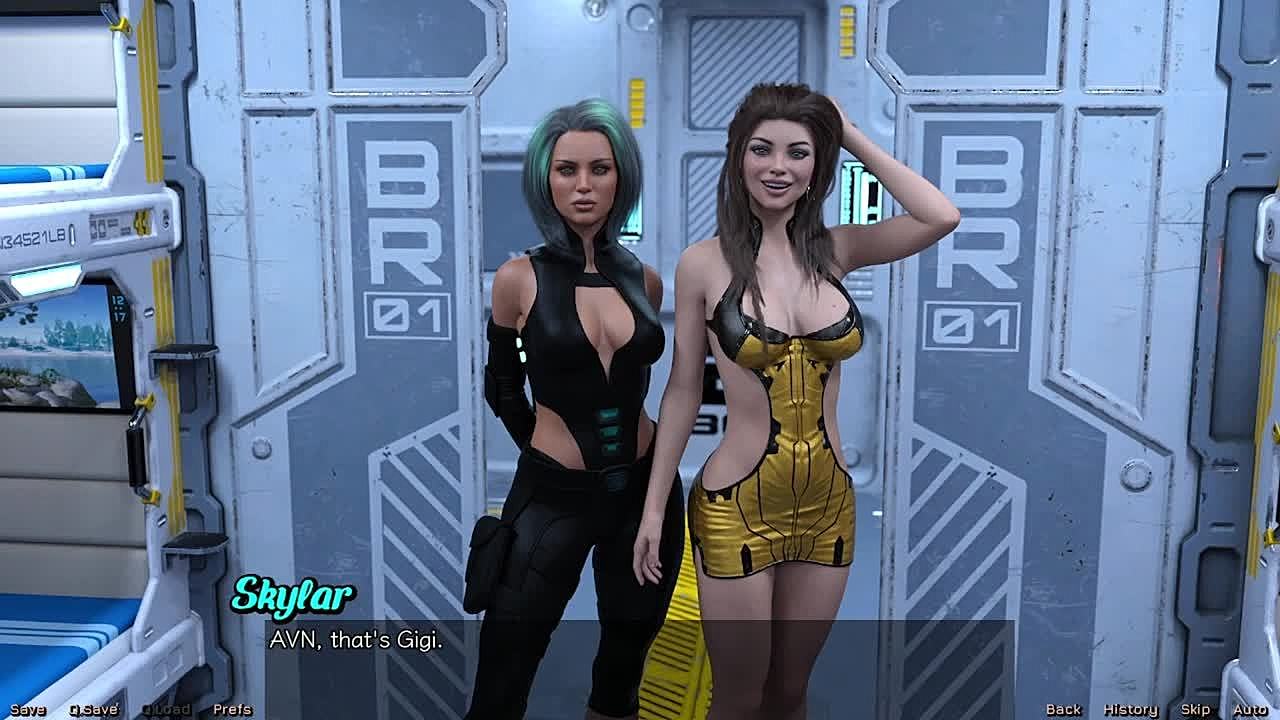
Task: Toggle Auto-advance for dialogue
Action: [x=1250, y=709]
